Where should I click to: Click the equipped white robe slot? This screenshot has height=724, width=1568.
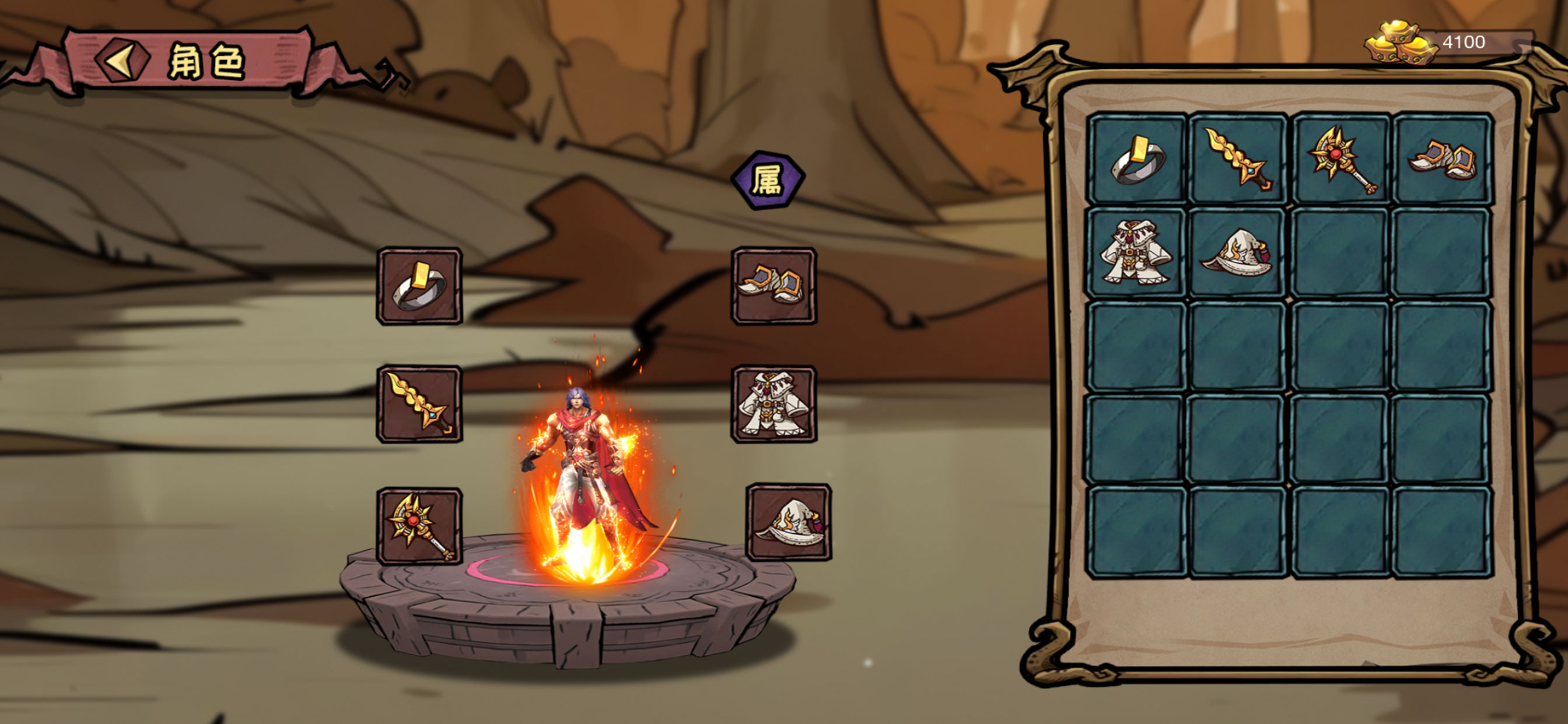(x=773, y=405)
